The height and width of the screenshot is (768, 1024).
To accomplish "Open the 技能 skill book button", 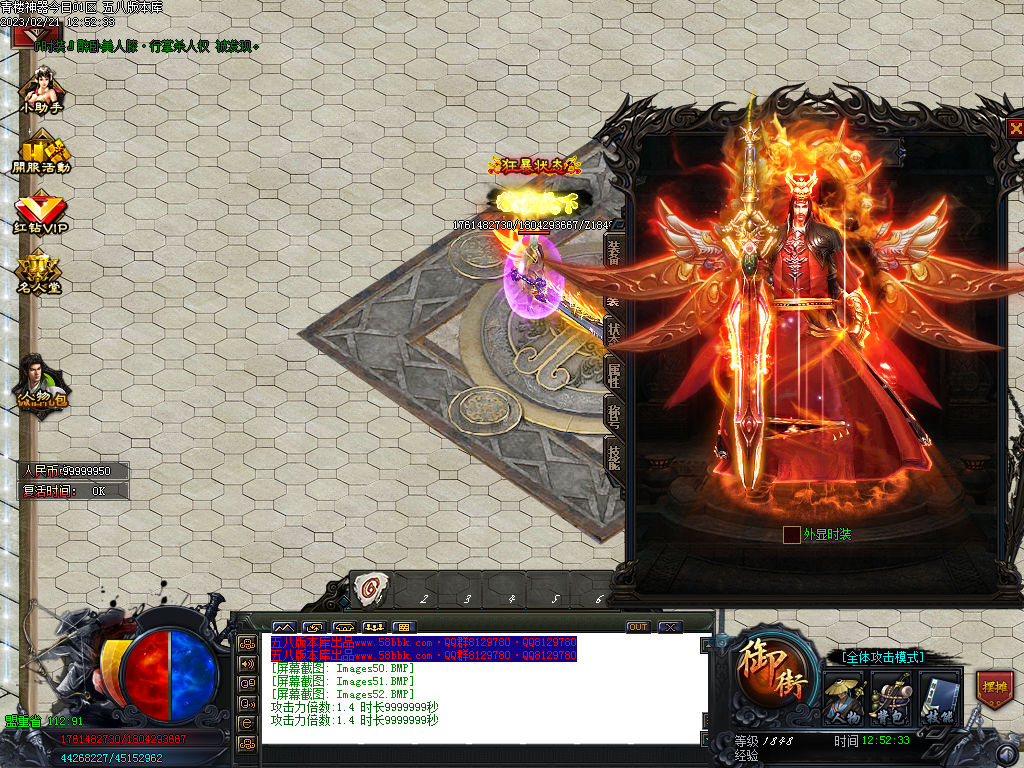I will (x=938, y=699).
